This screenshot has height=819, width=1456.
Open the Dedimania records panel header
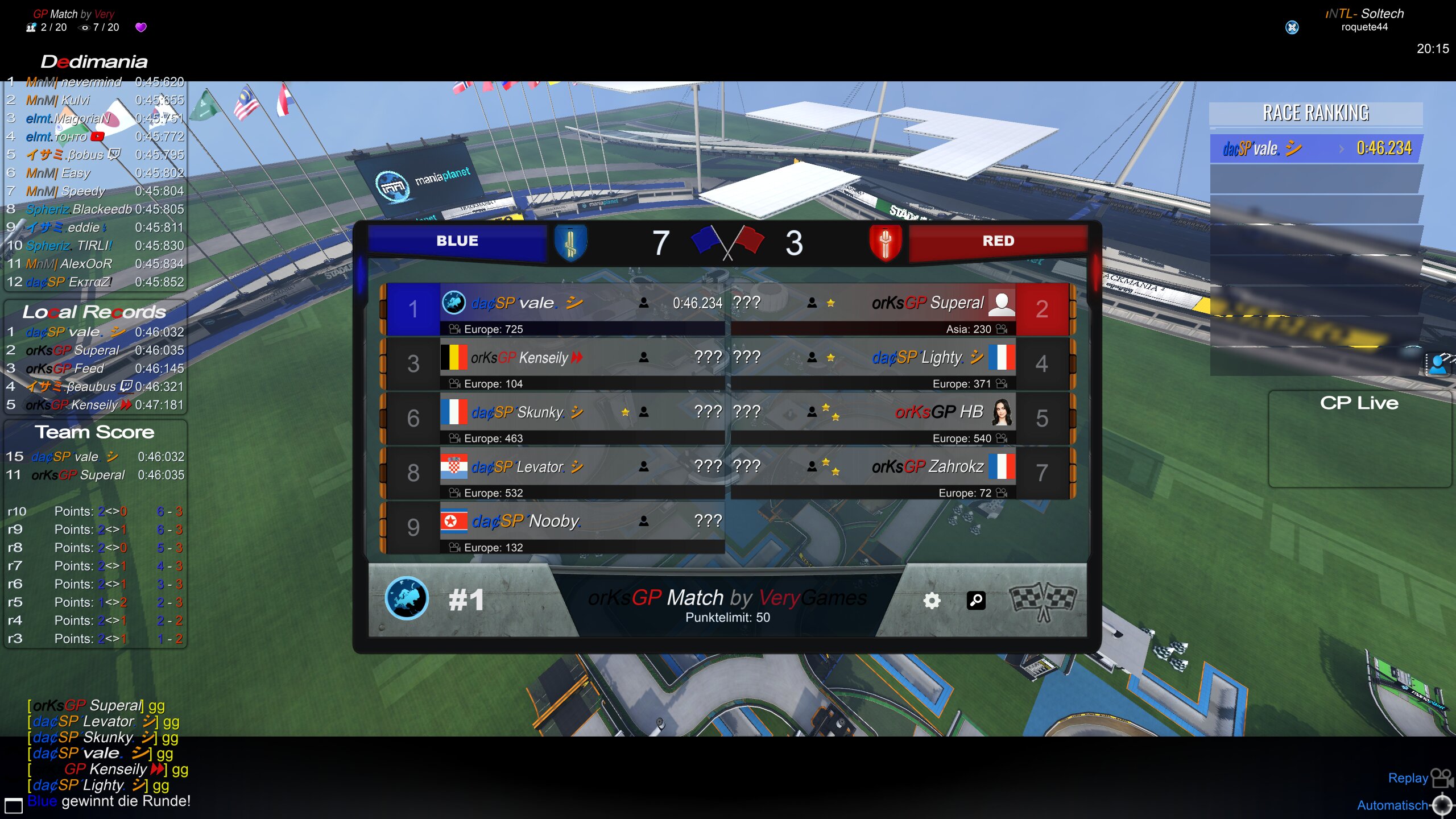pos(94,61)
